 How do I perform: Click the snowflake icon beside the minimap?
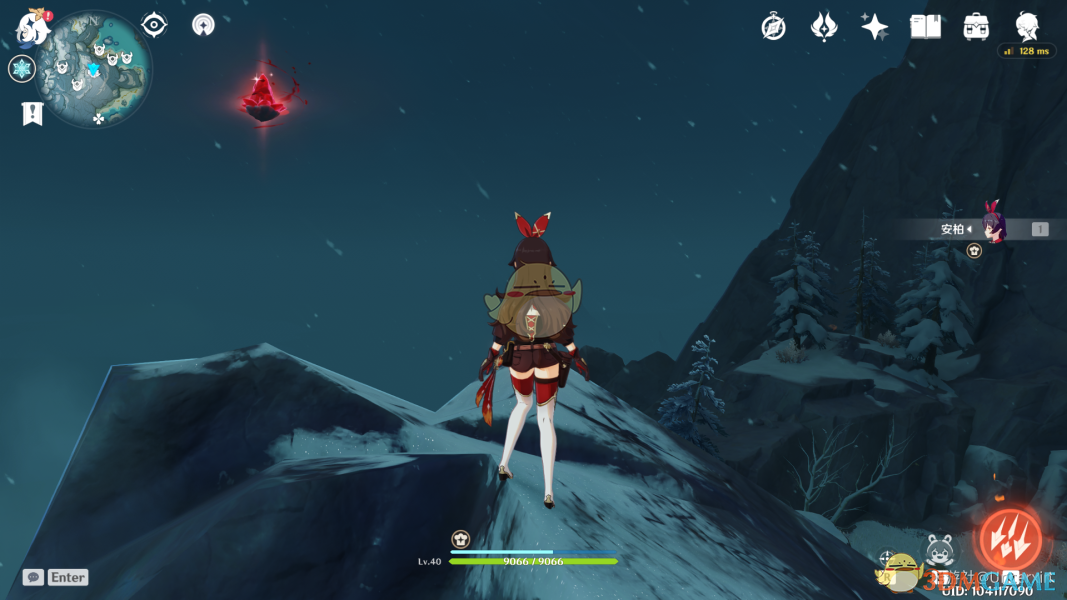[22, 69]
